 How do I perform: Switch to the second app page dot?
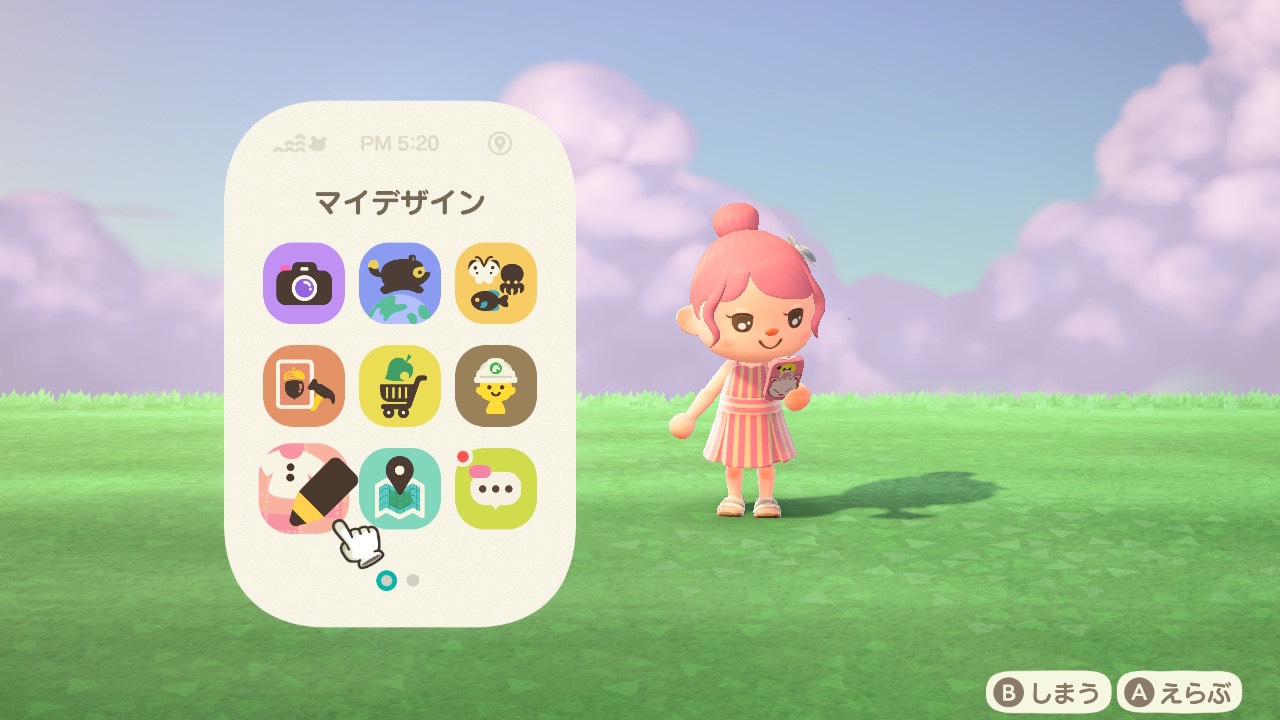412,578
